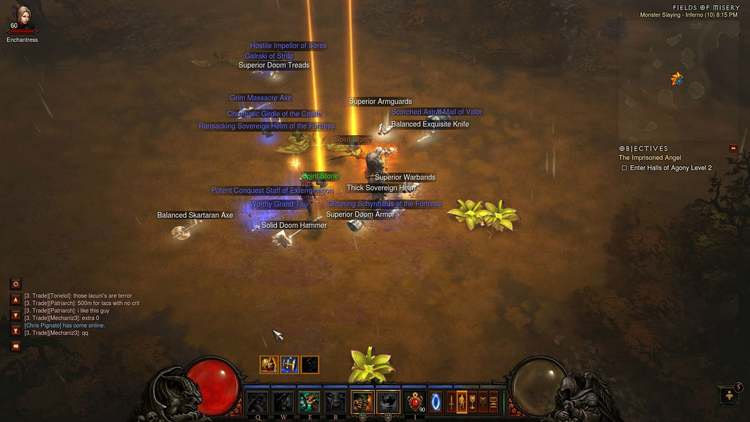This screenshot has width=750, height=422.
Task: Jump to the bottom of the chat log
Action: [15, 330]
